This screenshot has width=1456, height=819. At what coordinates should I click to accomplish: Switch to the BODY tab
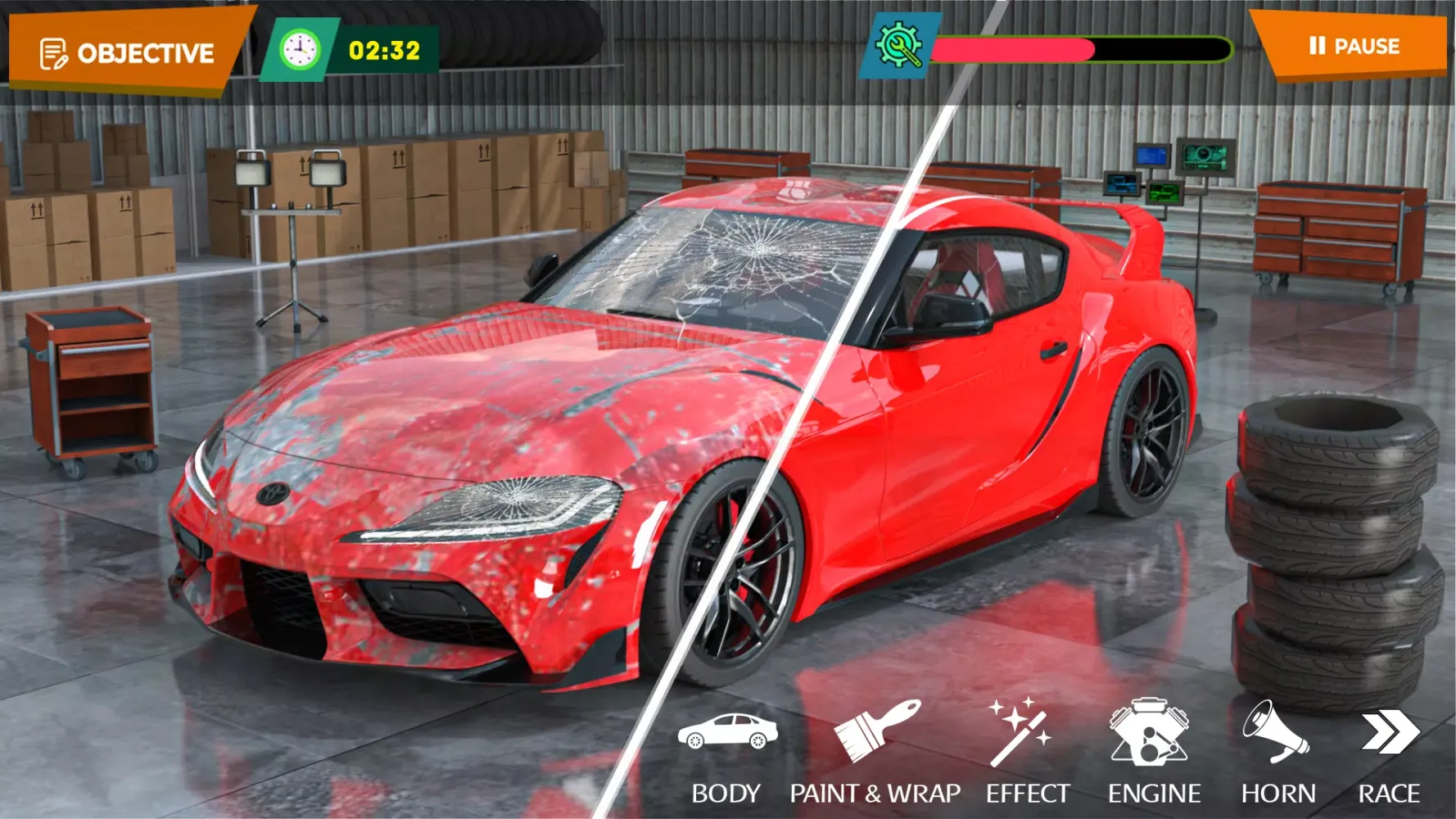click(726, 792)
